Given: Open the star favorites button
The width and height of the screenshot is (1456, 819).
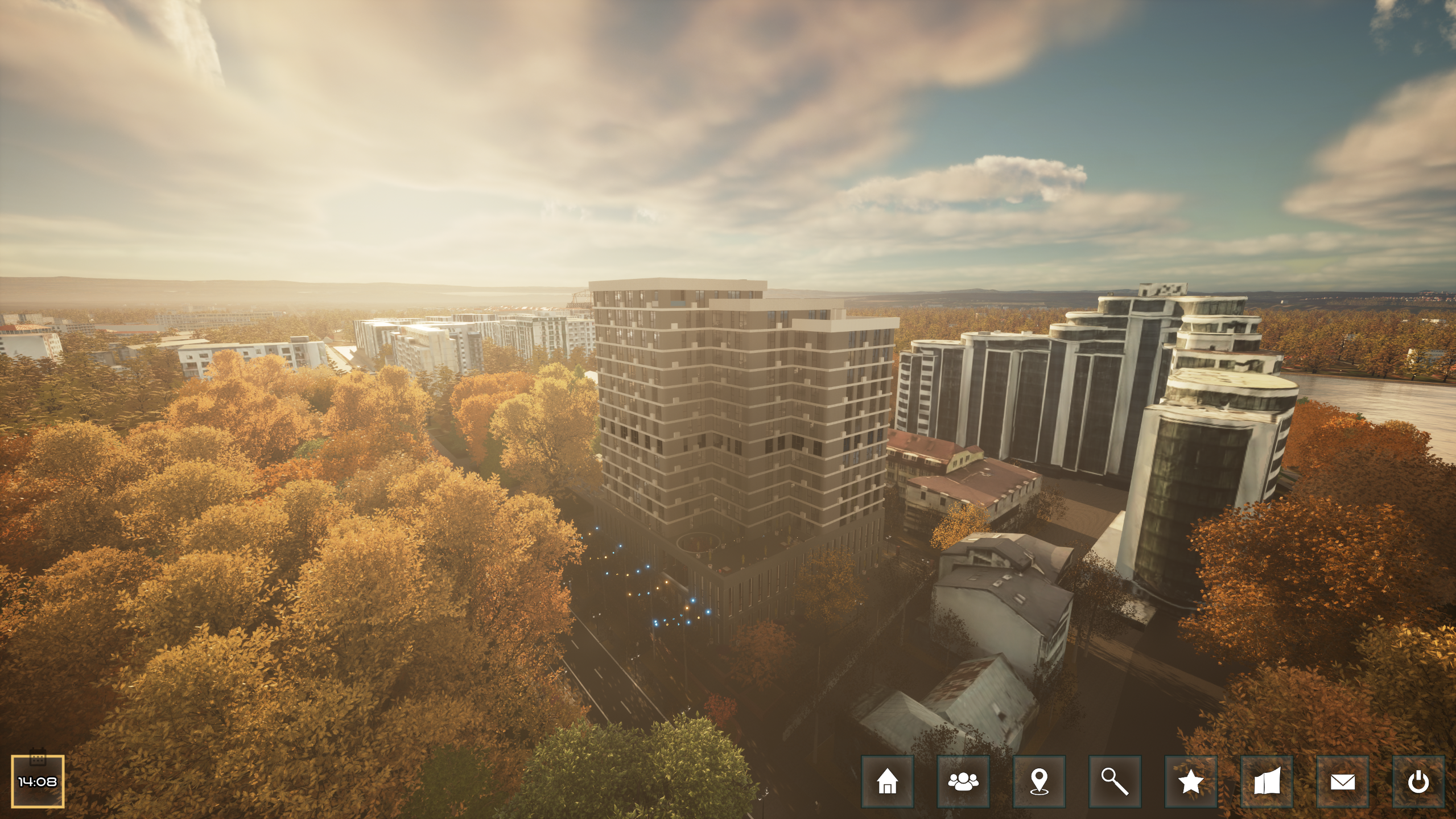Looking at the screenshot, I should pyautogui.click(x=1190, y=781).
